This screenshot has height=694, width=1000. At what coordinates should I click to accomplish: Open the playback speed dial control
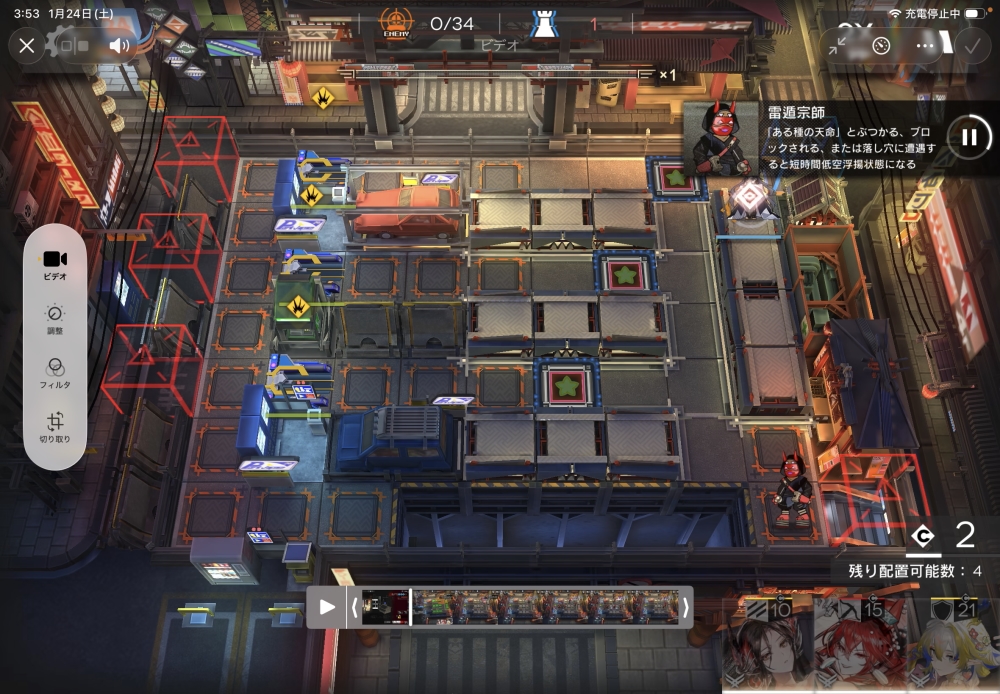(x=881, y=45)
